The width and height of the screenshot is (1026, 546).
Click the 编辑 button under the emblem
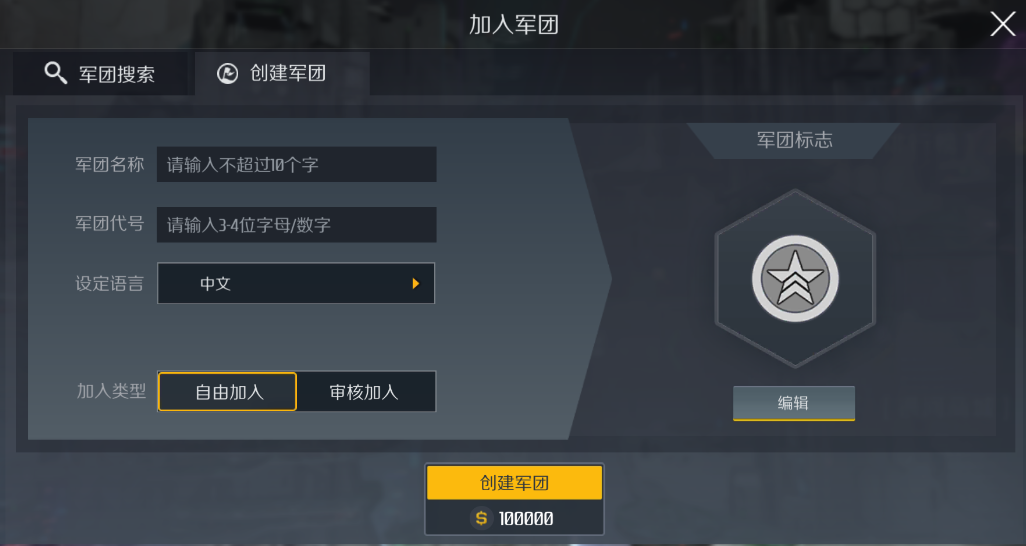click(x=794, y=403)
